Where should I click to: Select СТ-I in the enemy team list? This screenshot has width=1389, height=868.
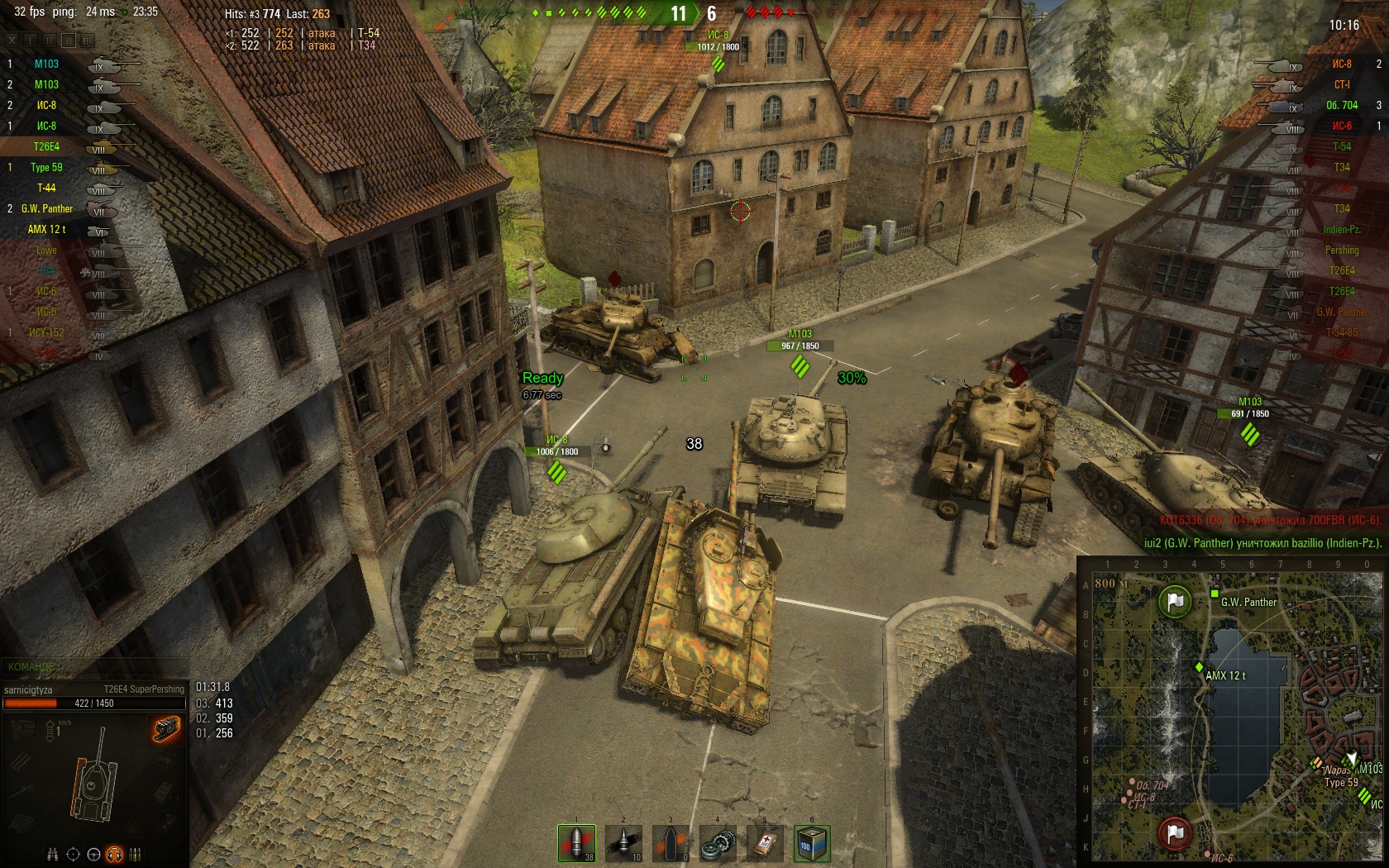click(1341, 84)
